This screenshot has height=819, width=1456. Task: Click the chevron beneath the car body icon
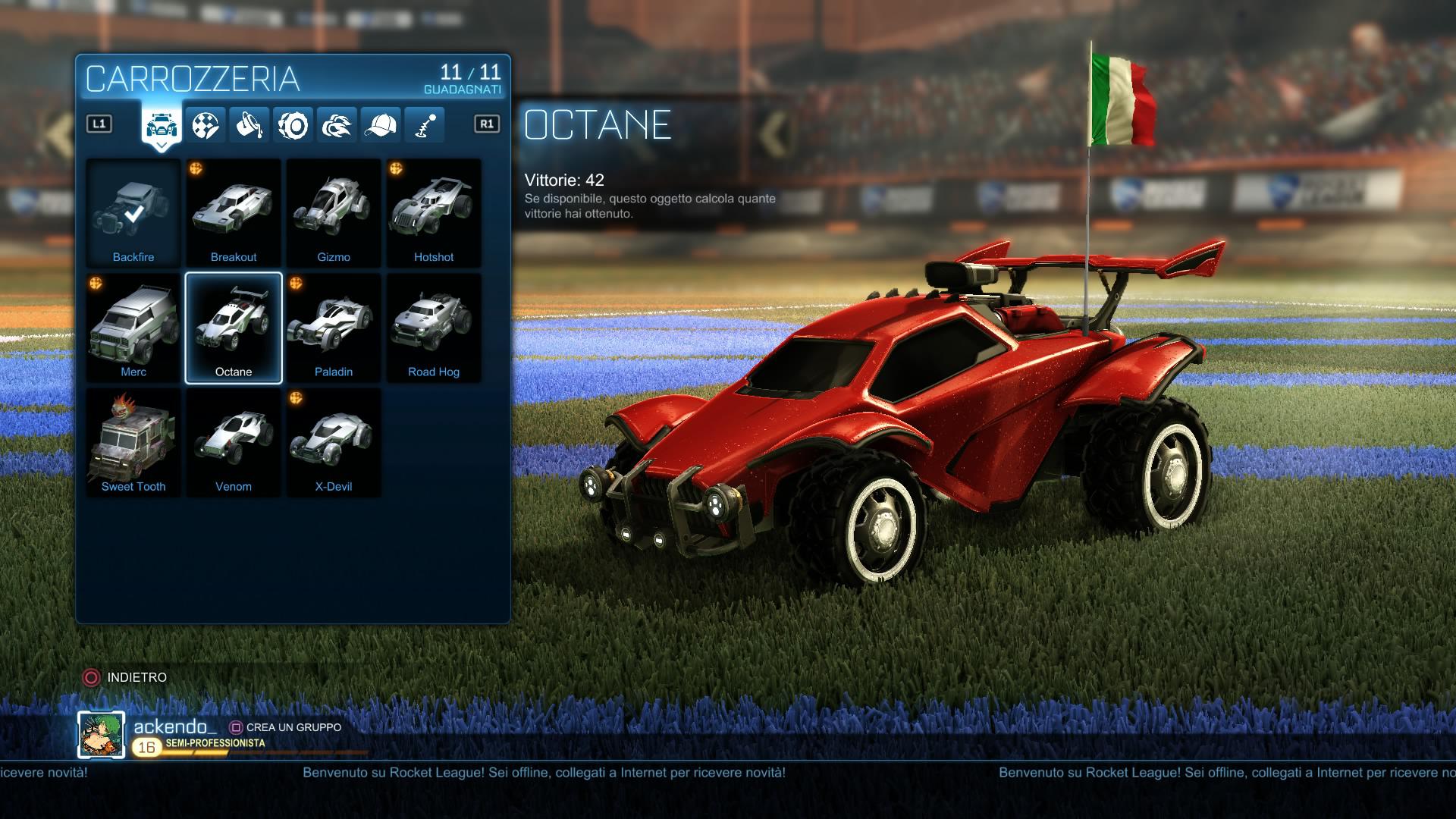(x=160, y=146)
